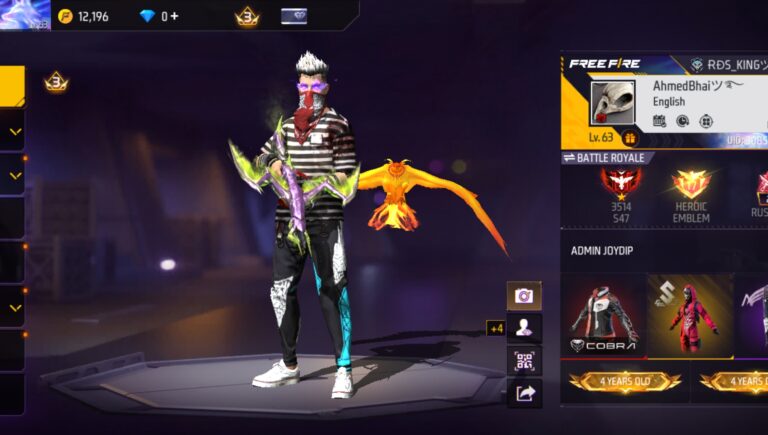Open the skull profile avatar
Viewport: 768px width, 435px height.
(613, 103)
